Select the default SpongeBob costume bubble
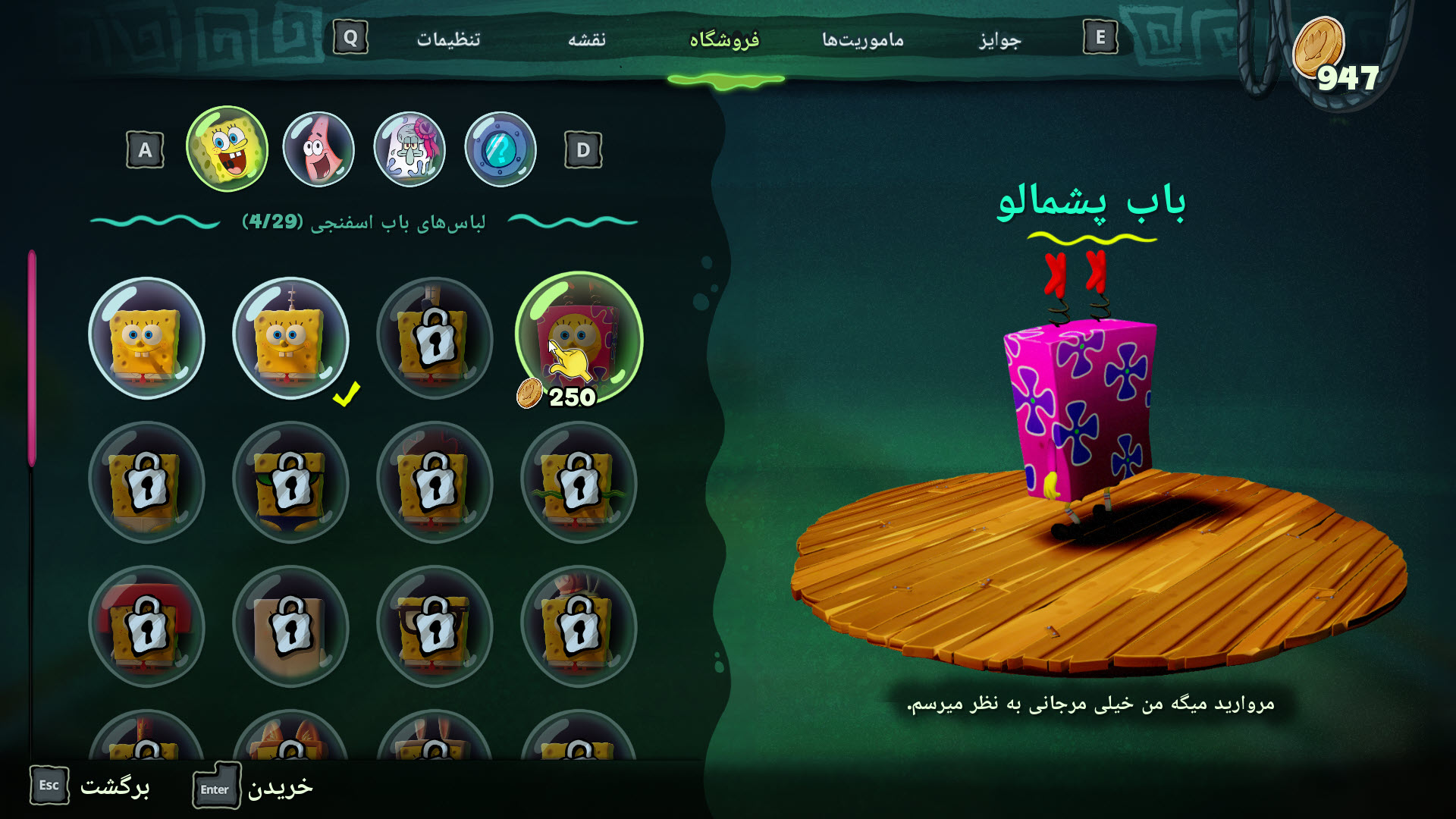The height and width of the screenshot is (819, 1456). (146, 337)
